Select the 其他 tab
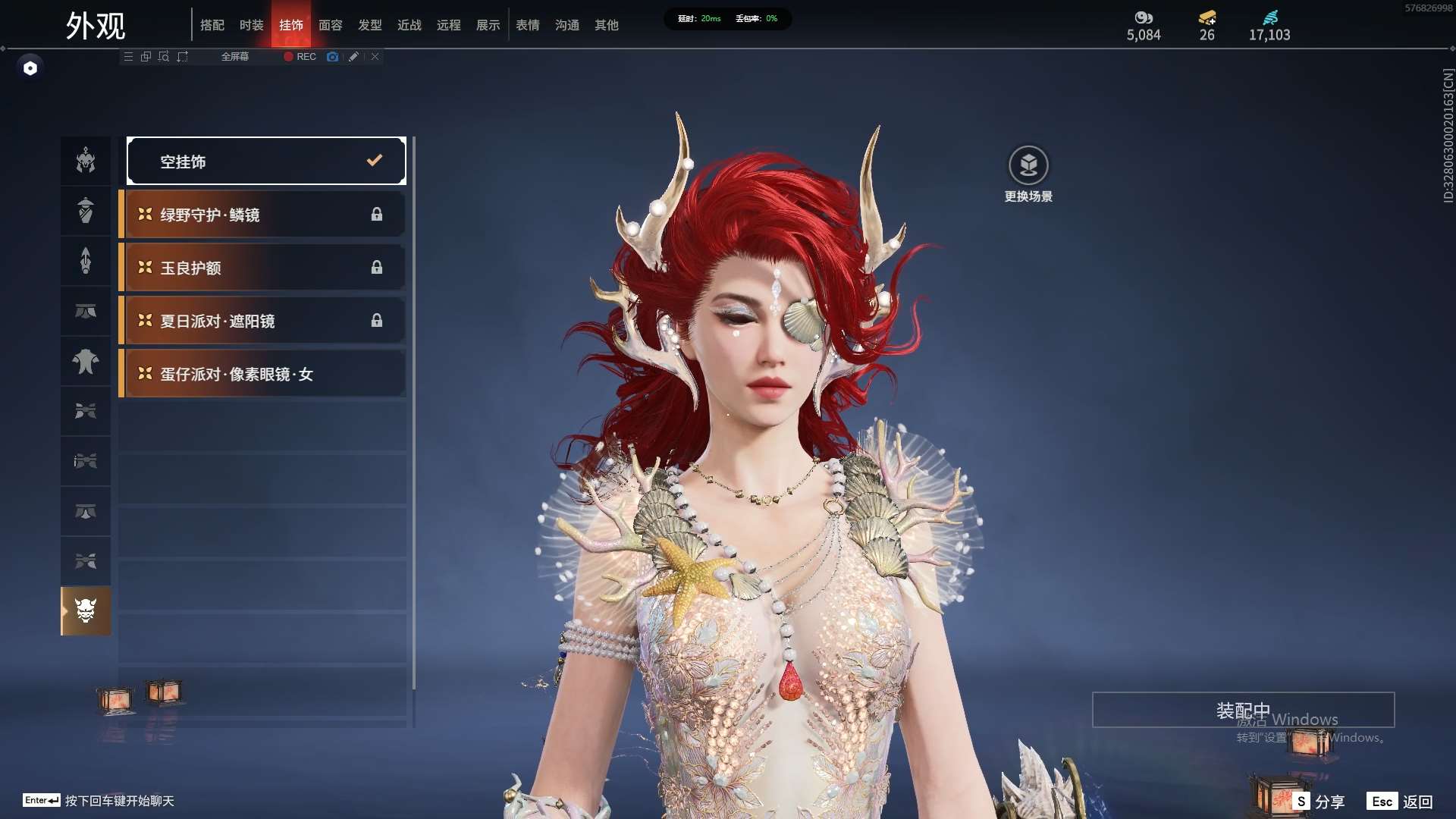This screenshot has height=819, width=1456. click(x=607, y=25)
